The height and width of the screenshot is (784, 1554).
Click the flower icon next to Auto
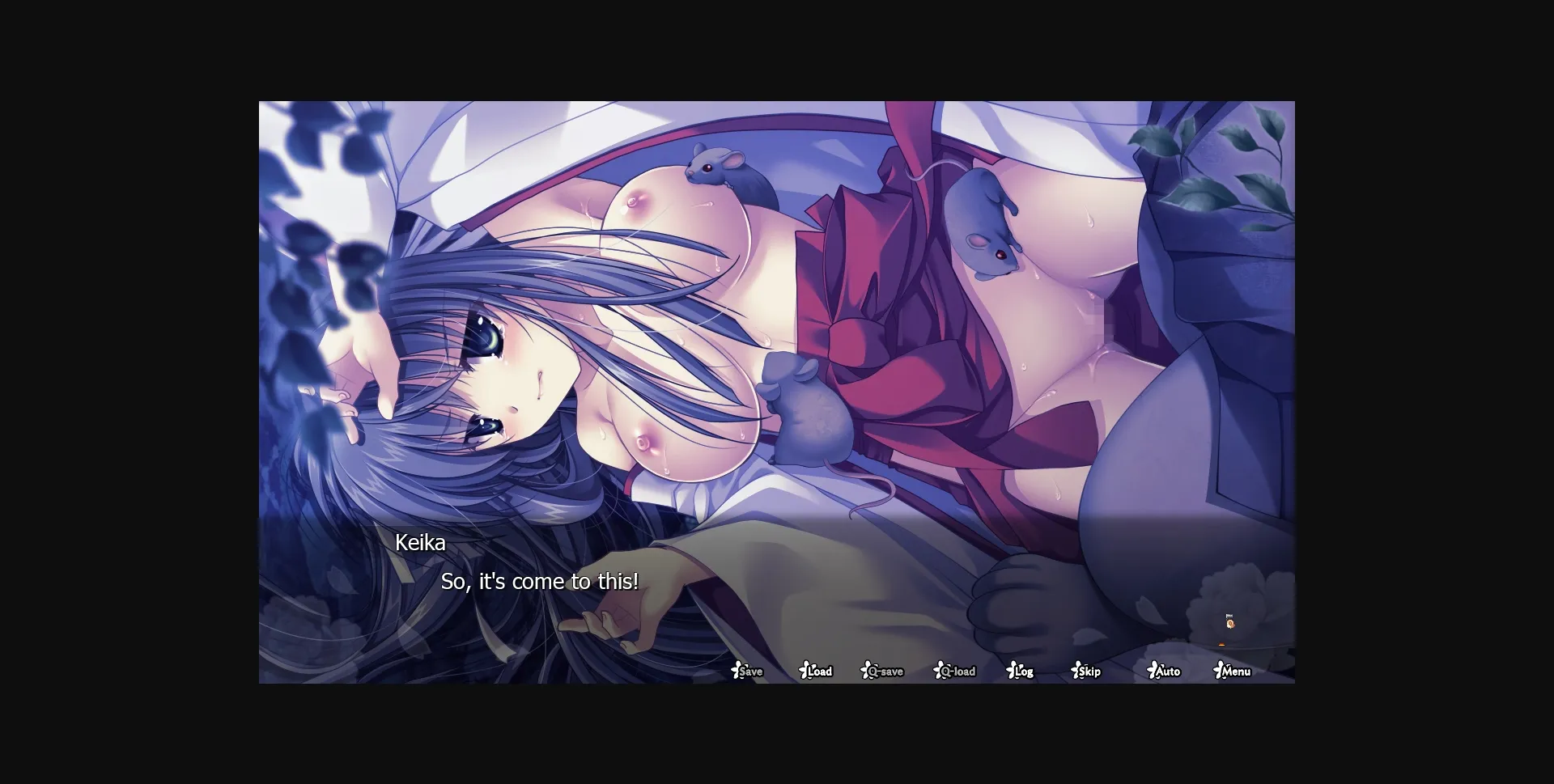tap(1152, 671)
